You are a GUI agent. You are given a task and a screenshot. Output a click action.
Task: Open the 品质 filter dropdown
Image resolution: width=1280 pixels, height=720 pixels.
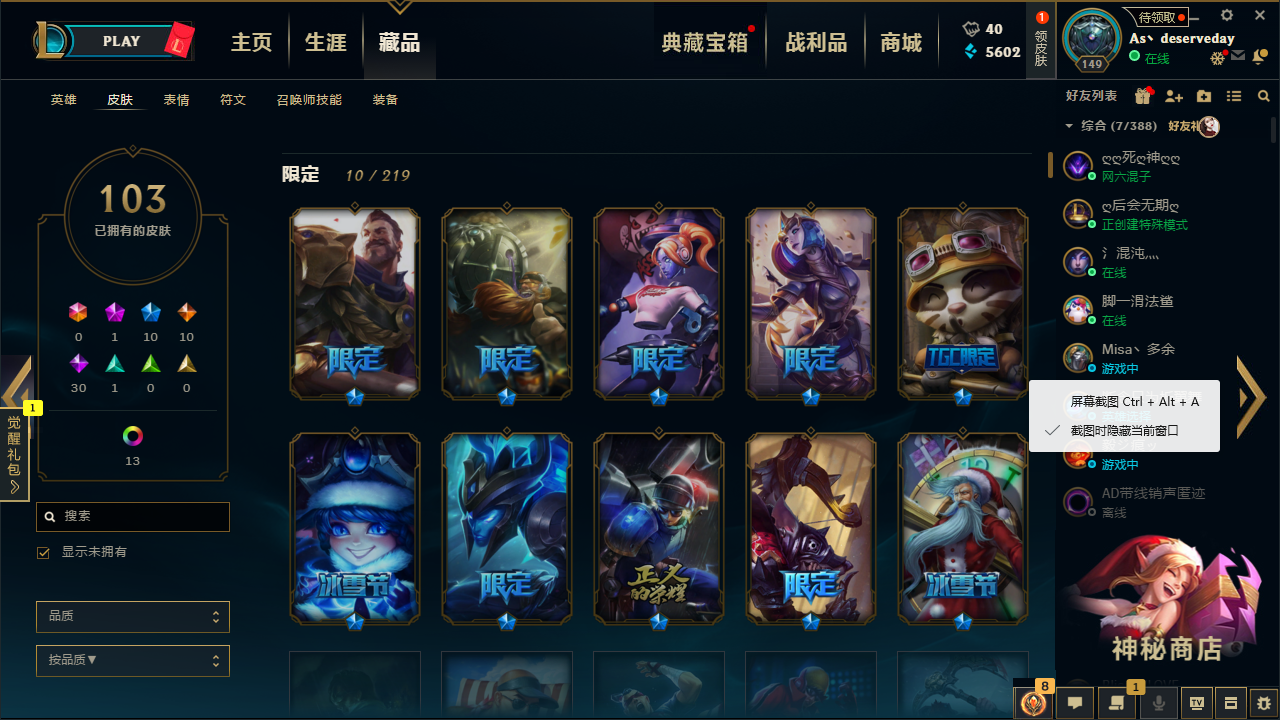pyautogui.click(x=132, y=616)
